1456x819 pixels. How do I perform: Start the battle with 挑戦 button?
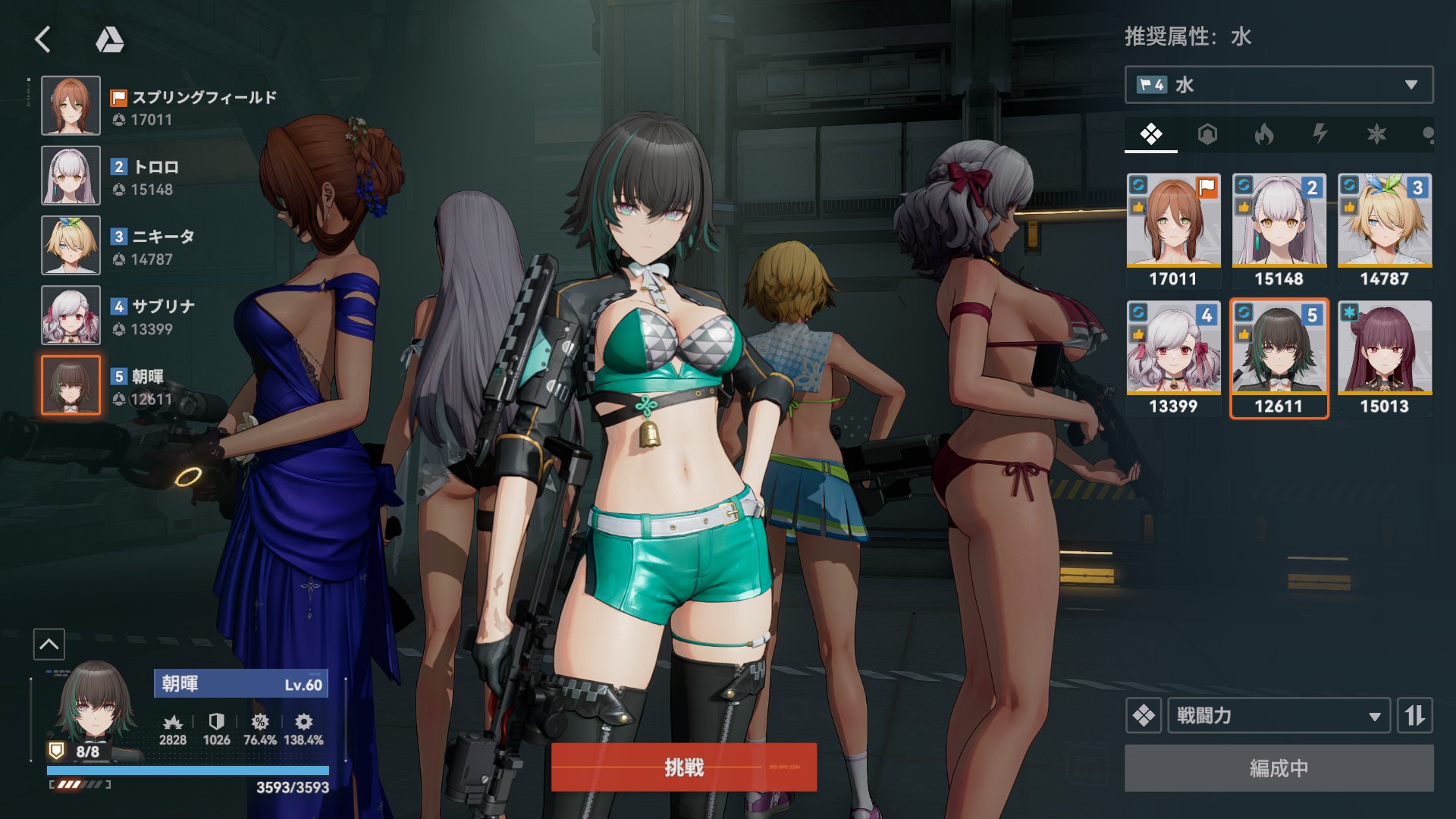(684, 767)
